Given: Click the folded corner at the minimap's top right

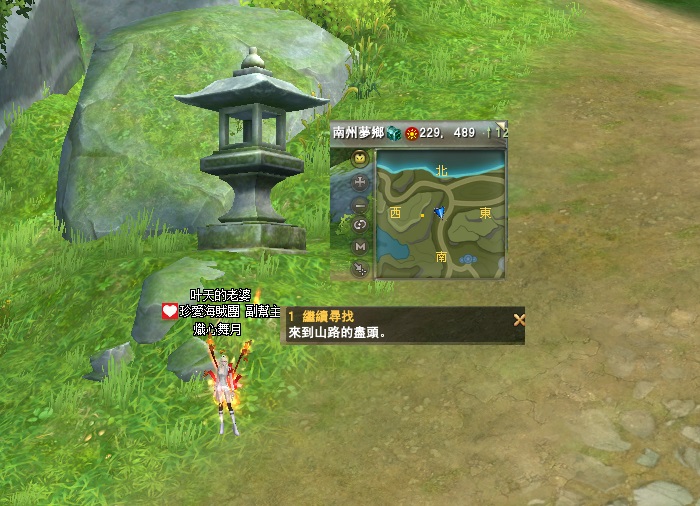Looking at the screenshot, I should tap(501, 127).
